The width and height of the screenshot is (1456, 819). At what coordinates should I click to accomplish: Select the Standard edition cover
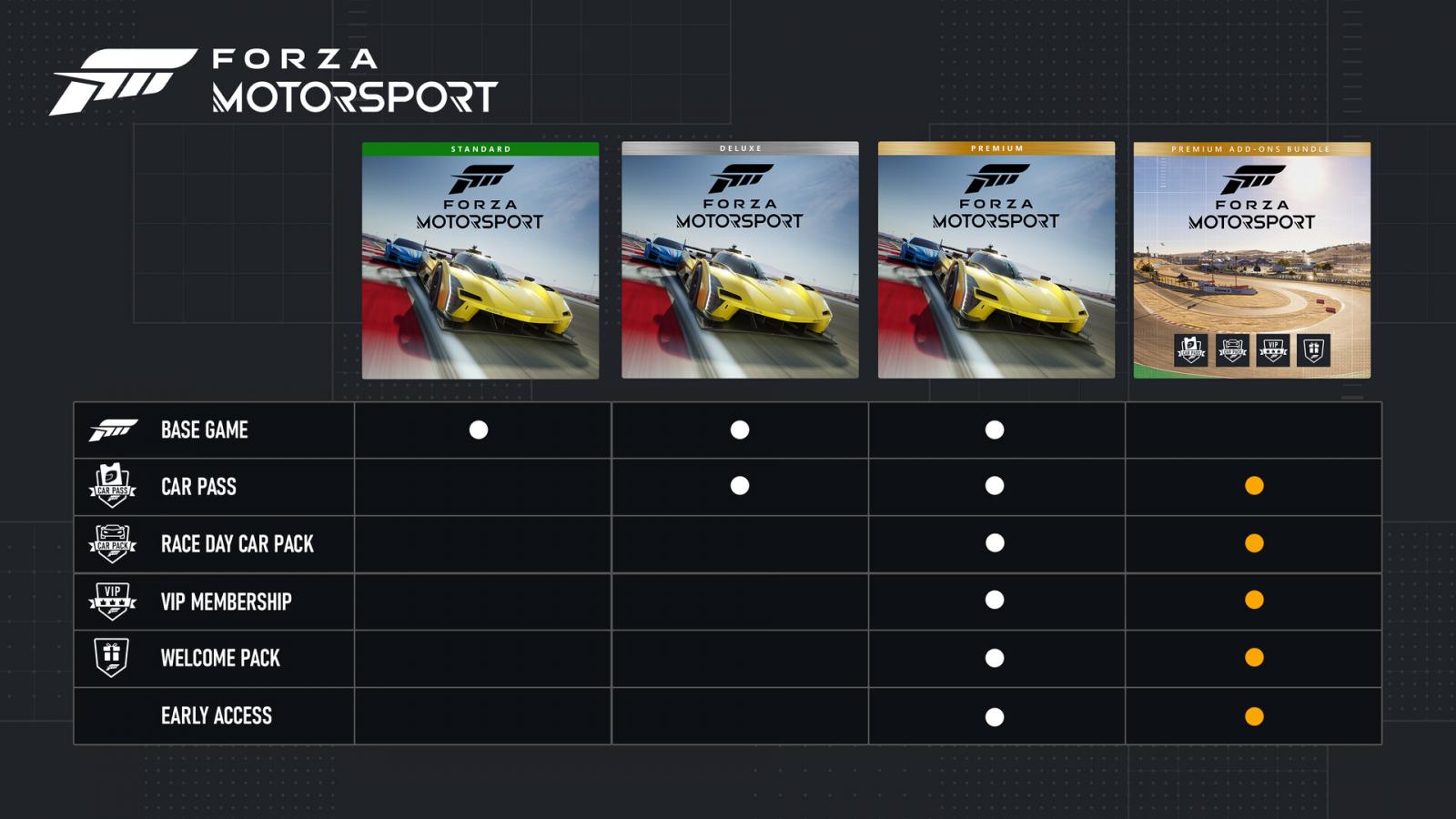(x=480, y=260)
